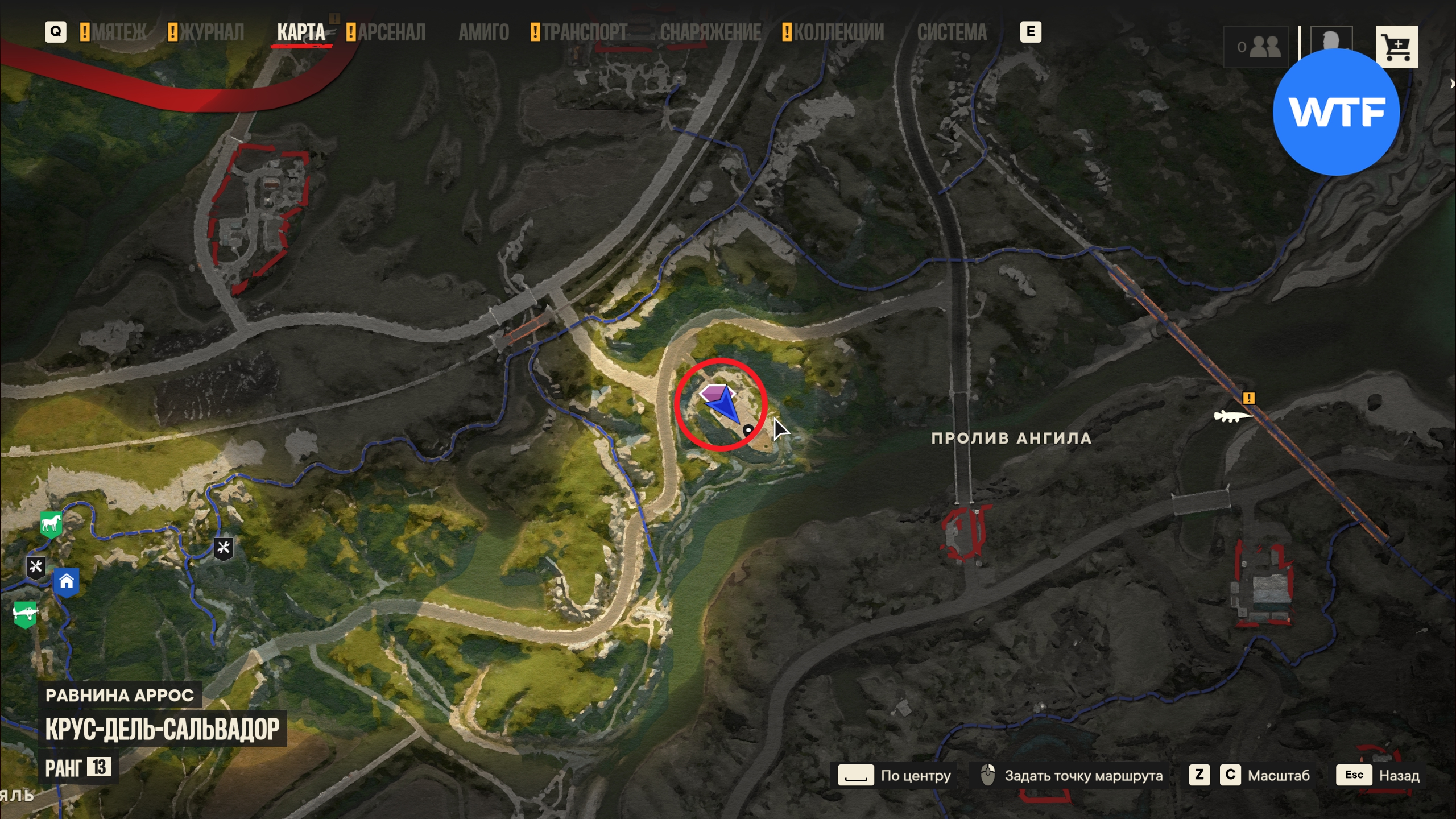Click the blue WTF watermark logo
The width and height of the screenshot is (1456, 819).
1335,112
